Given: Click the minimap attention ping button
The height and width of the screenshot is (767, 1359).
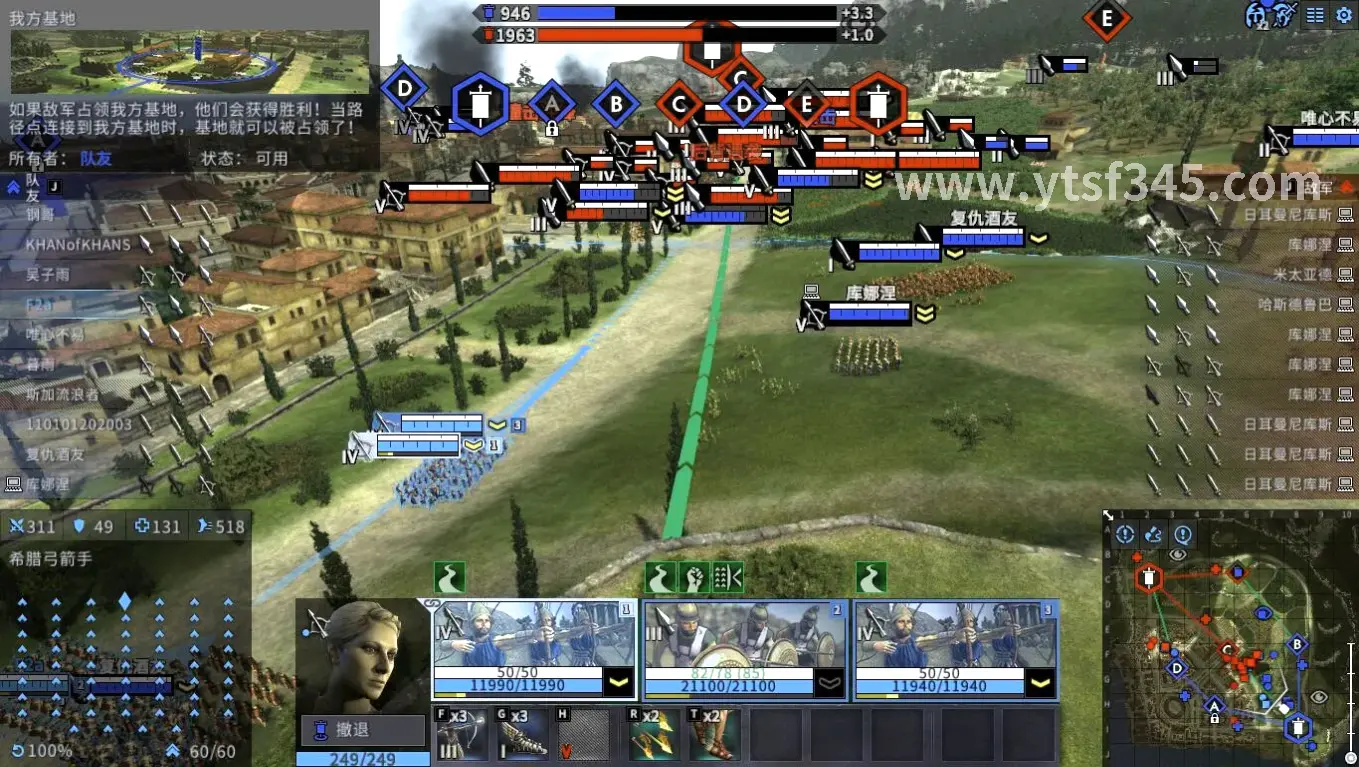Looking at the screenshot, I should pos(1125,535).
